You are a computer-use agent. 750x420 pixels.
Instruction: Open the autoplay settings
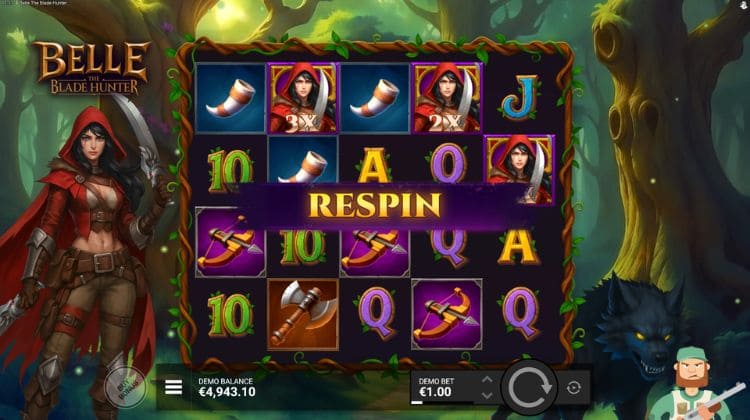pyautogui.click(x=575, y=387)
